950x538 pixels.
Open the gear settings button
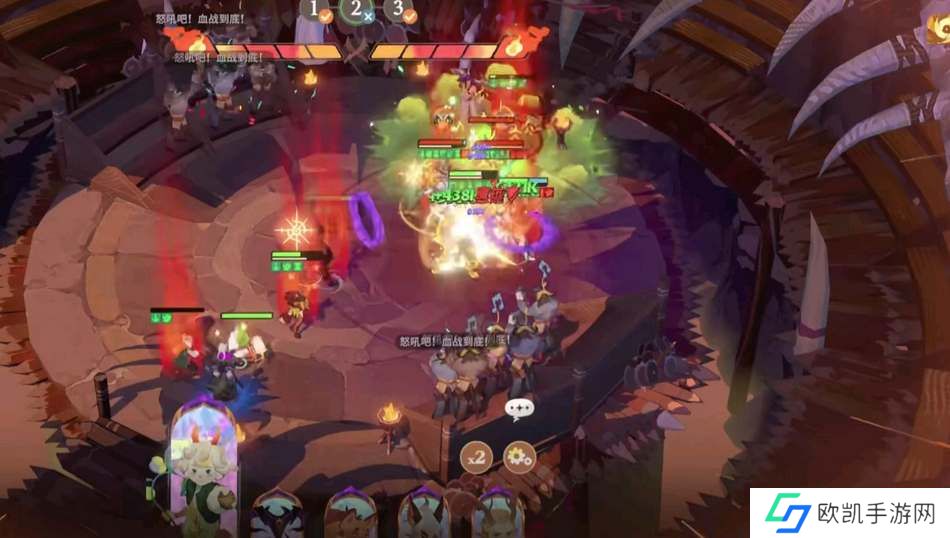(519, 457)
